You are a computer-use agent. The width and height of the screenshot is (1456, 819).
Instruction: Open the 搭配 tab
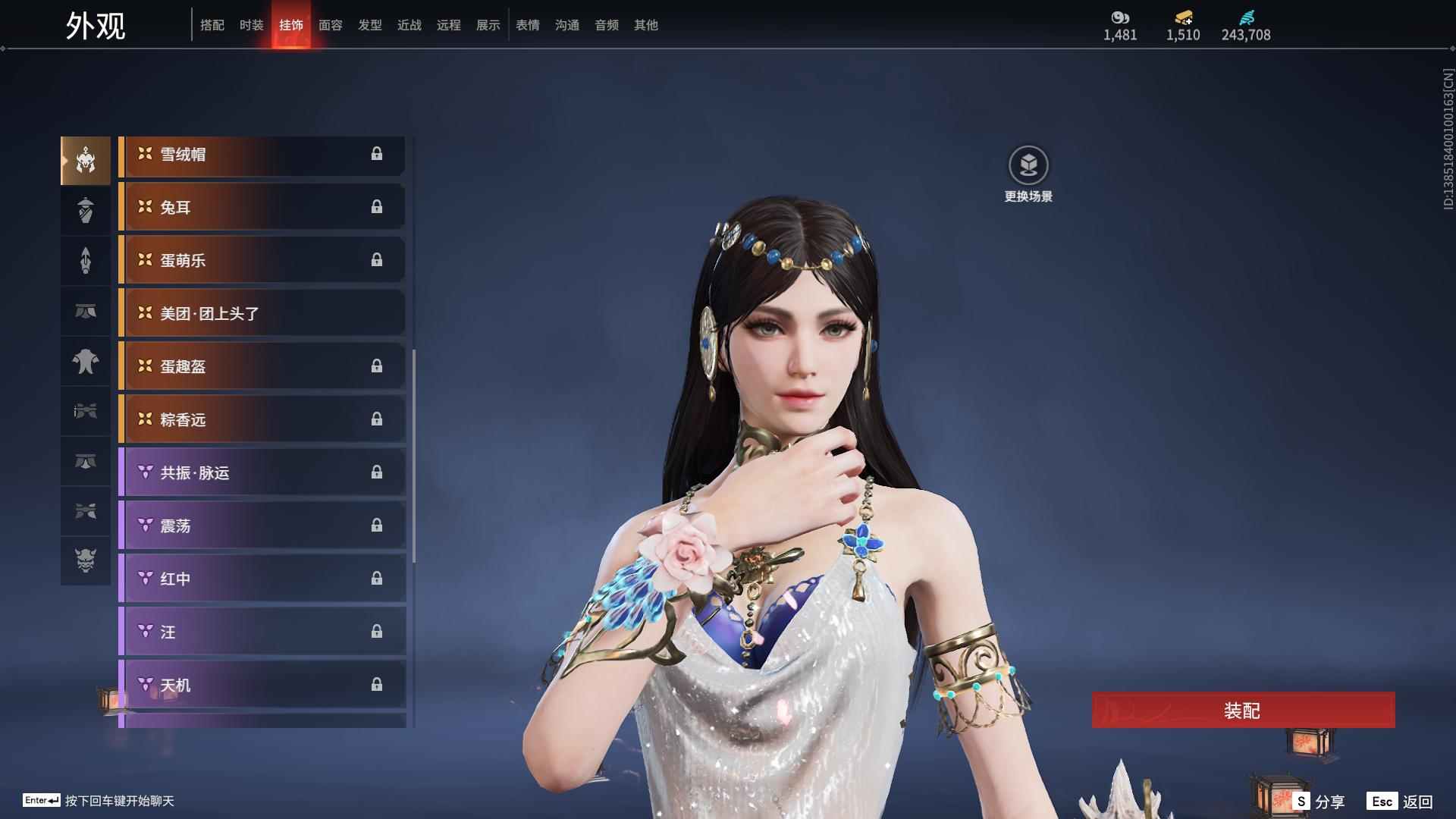[x=212, y=25]
